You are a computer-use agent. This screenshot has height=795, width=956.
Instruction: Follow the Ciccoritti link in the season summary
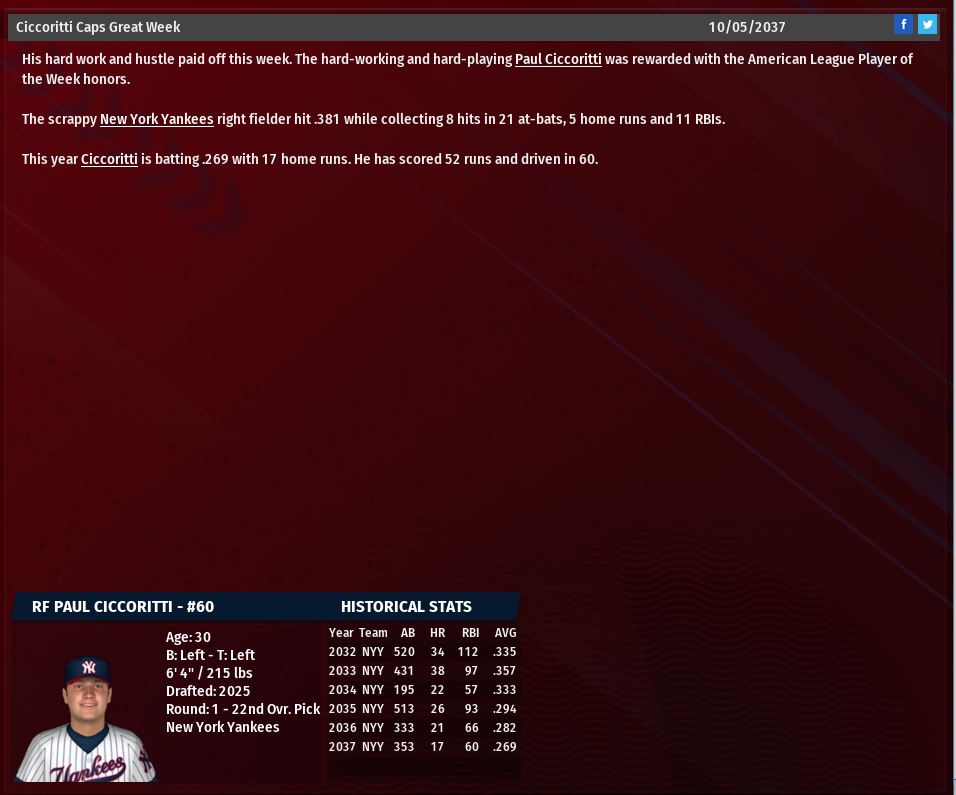pyautogui.click(x=109, y=160)
